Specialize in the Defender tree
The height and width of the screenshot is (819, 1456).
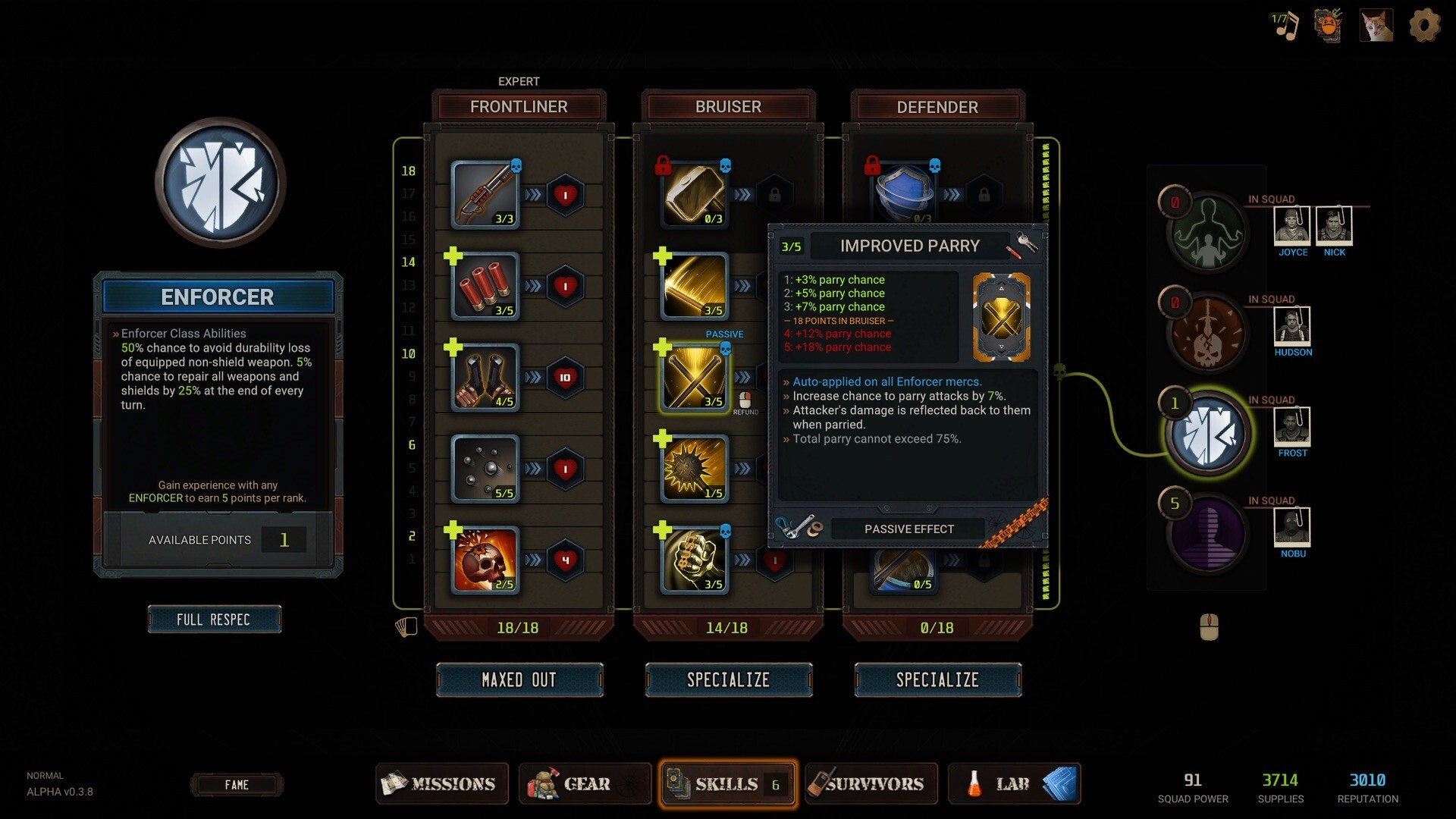937,679
